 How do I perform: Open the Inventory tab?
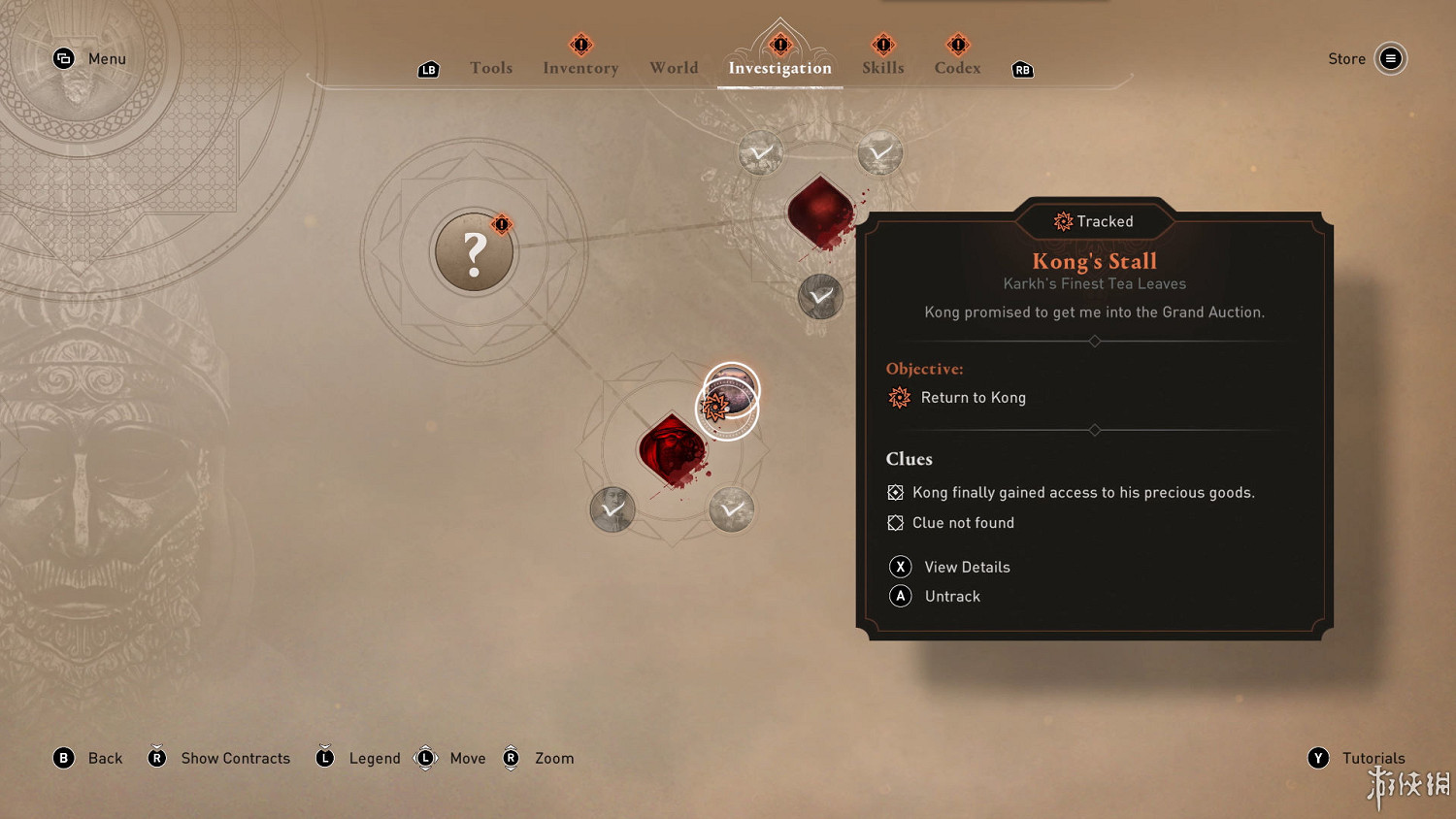pyautogui.click(x=580, y=68)
